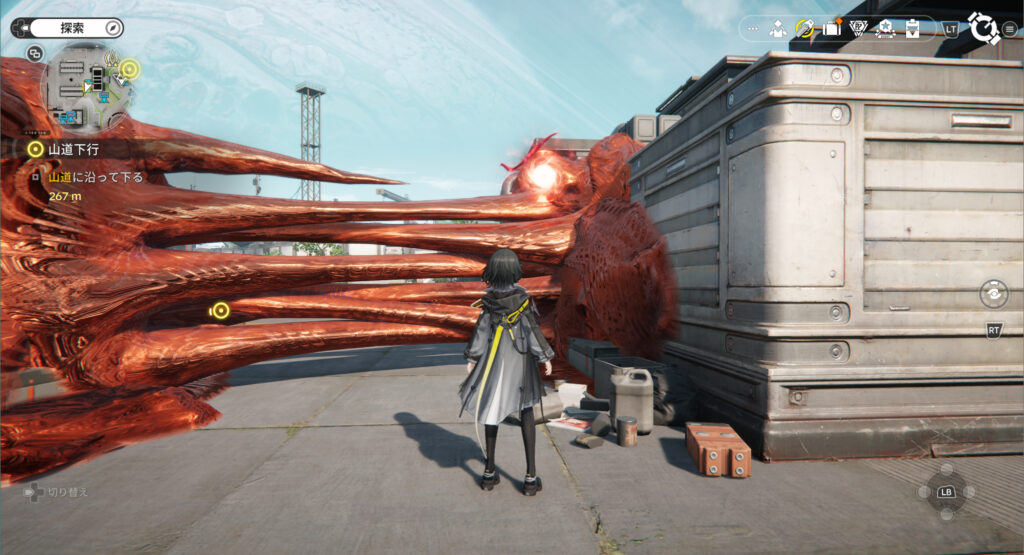Screen dimensions: 1024x555
Task: Open the suitcase inventory icon
Action: point(832,29)
